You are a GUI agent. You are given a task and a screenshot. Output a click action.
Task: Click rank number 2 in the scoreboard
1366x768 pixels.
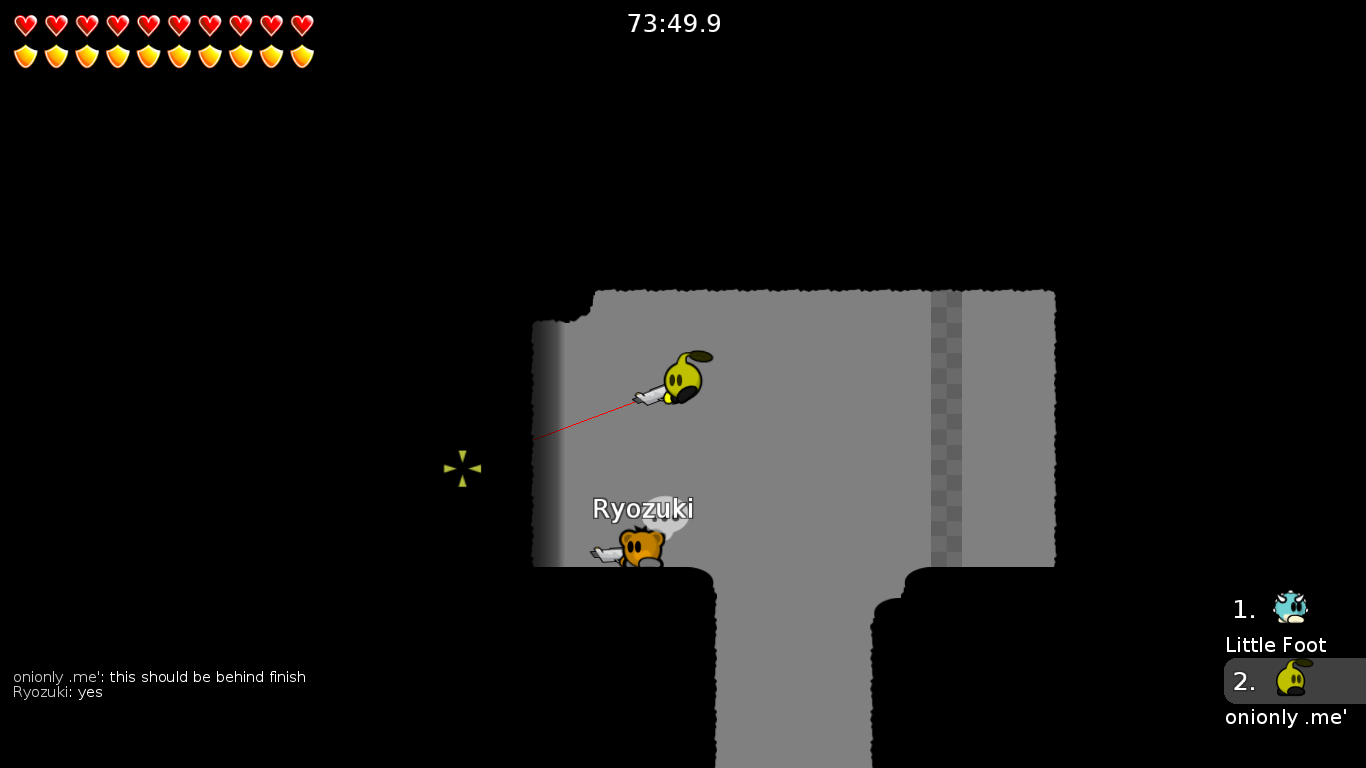1243,682
